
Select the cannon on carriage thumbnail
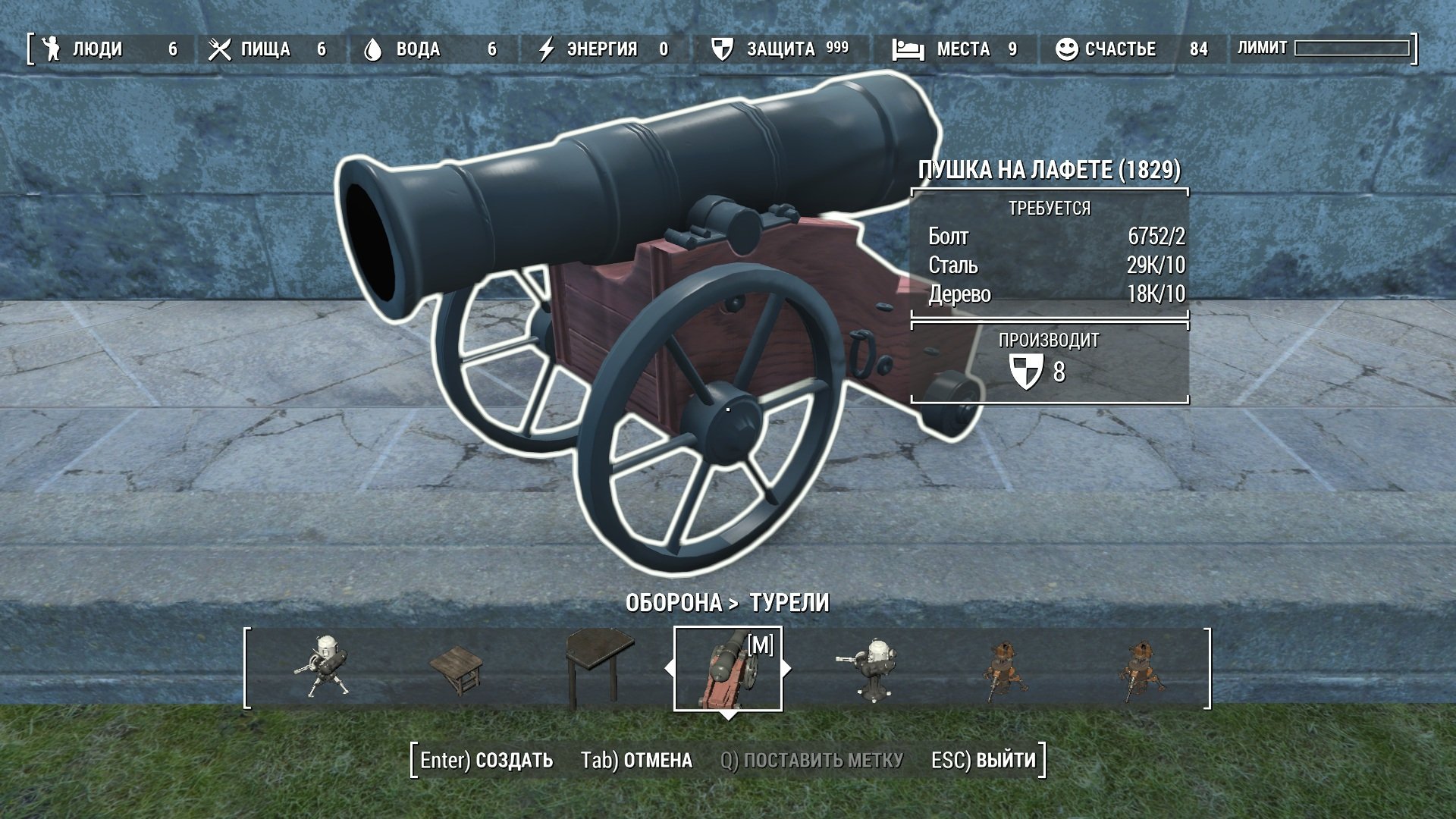point(727,669)
